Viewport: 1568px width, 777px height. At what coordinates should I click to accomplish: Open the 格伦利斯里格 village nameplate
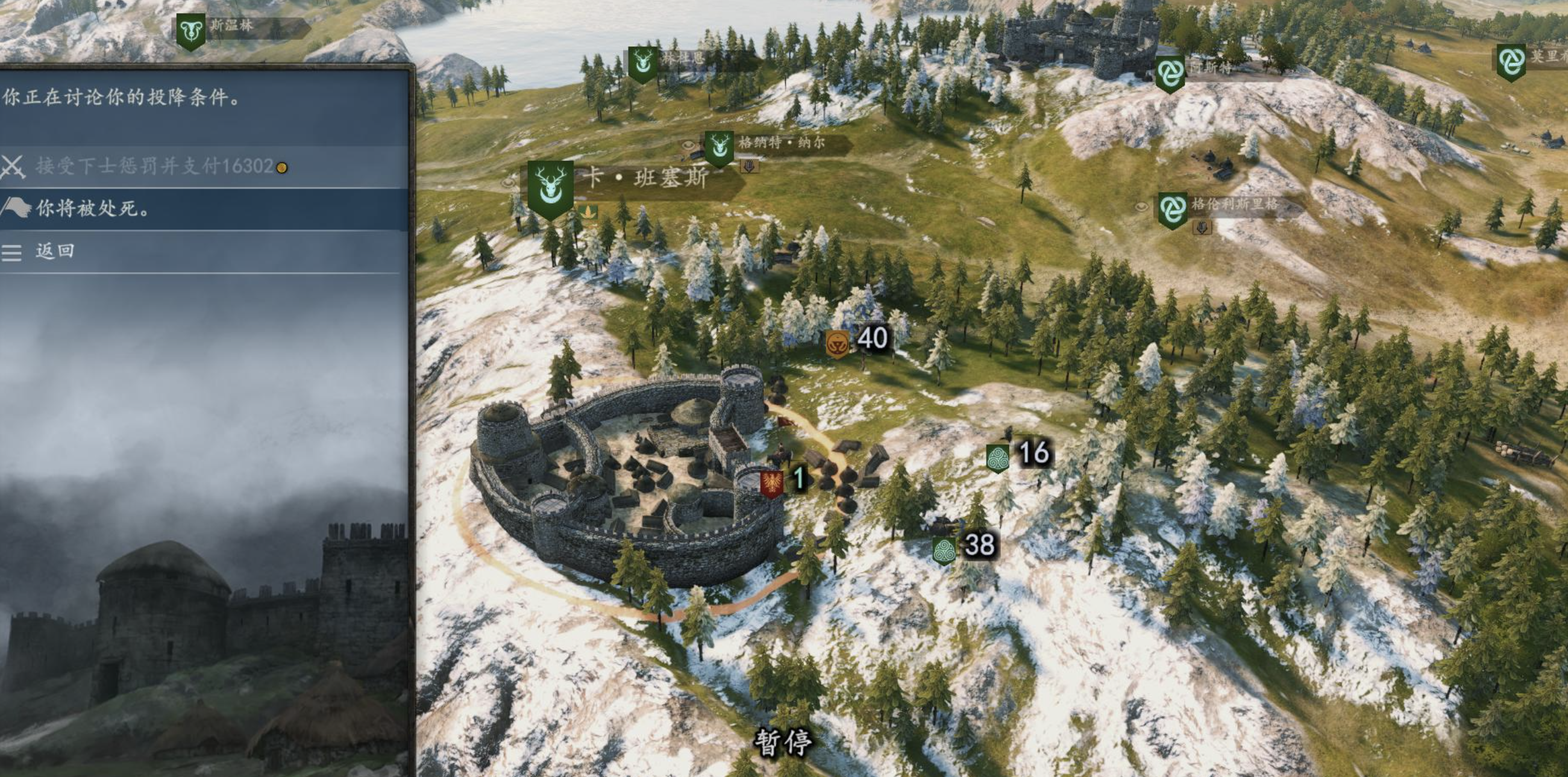(1234, 204)
